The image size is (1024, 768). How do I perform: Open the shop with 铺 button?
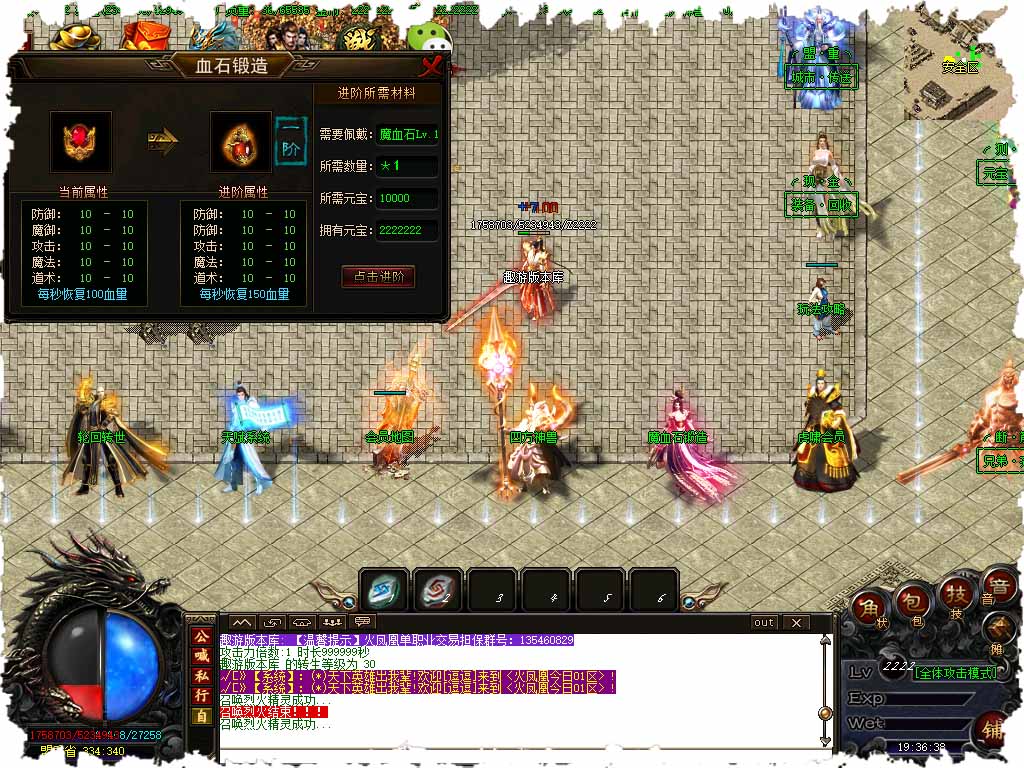point(994,727)
